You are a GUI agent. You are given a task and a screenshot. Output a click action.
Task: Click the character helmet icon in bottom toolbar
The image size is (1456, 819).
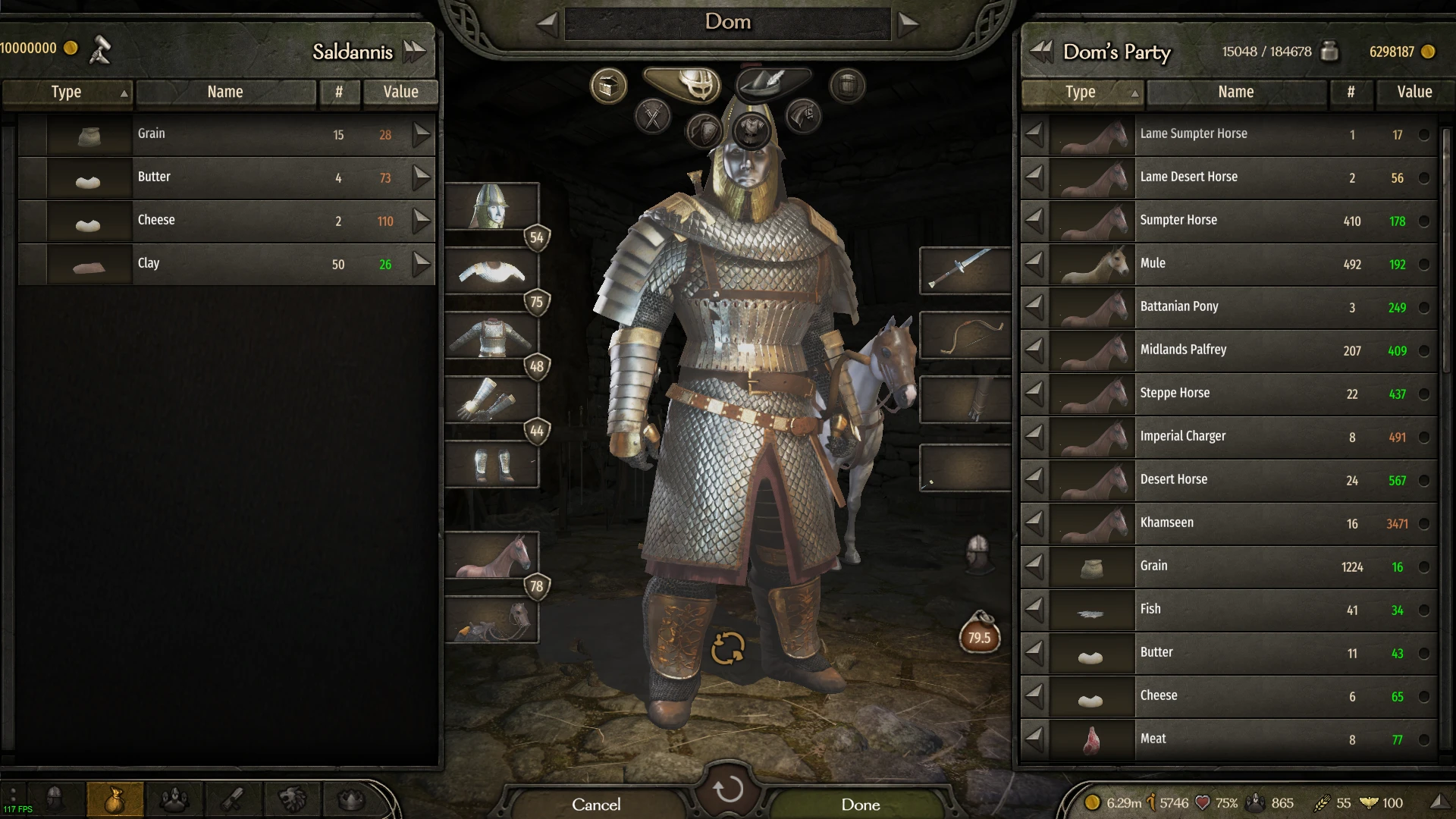(x=55, y=798)
